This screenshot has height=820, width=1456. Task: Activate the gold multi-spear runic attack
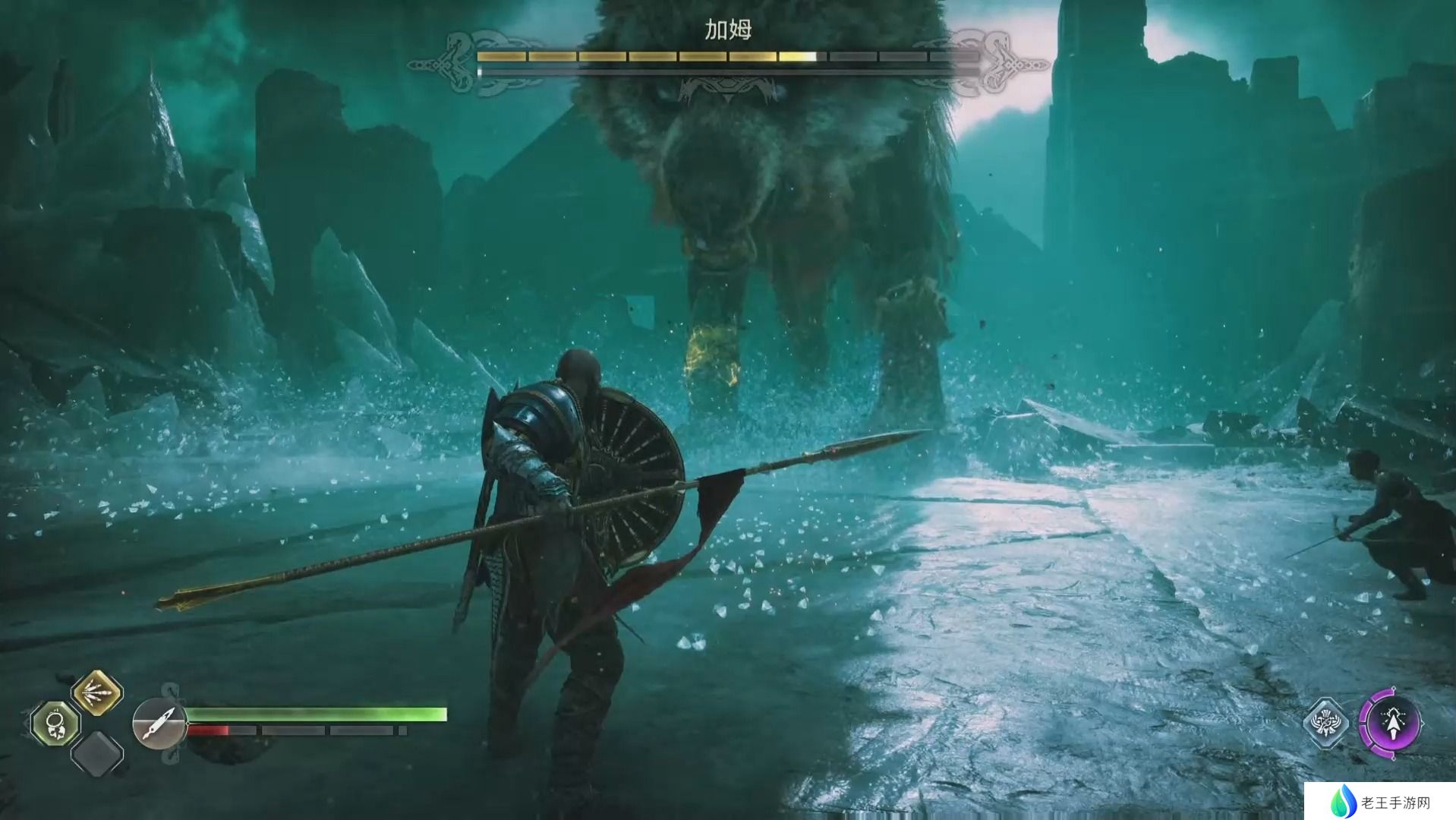point(97,693)
